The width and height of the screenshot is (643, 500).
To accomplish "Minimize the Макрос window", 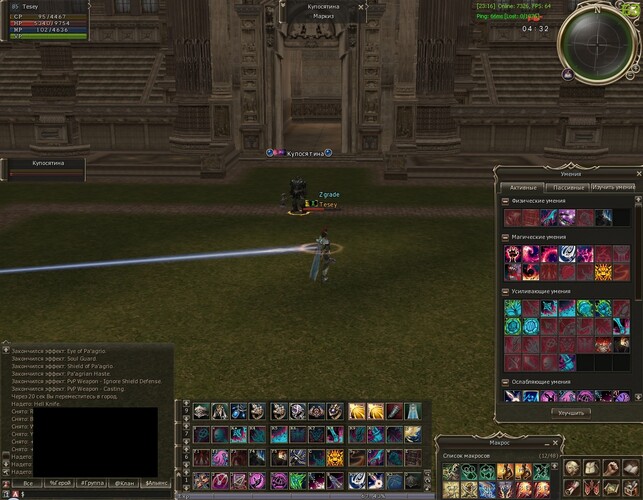I will click(547, 441).
